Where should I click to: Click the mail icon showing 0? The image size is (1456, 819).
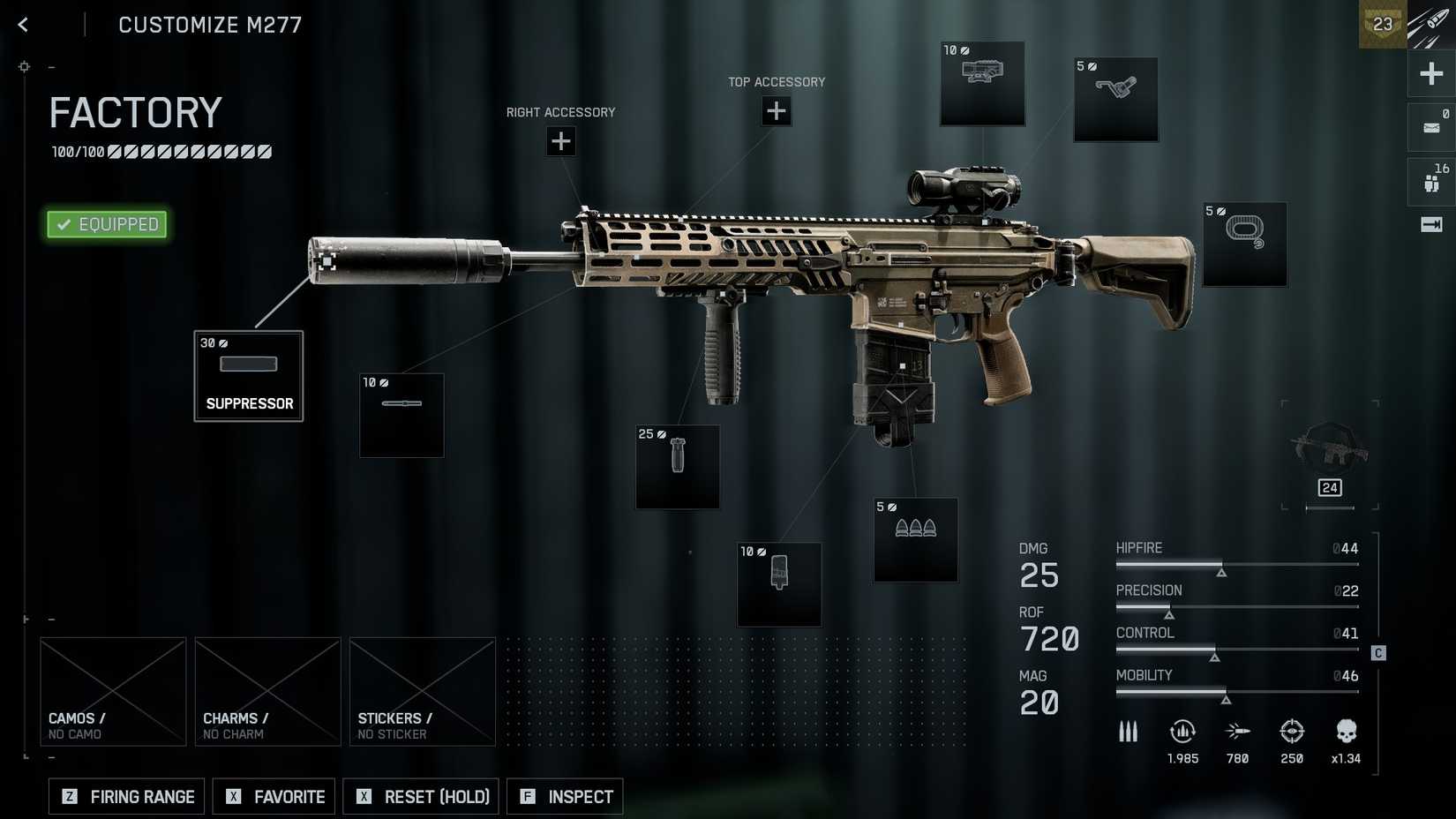(x=1431, y=126)
